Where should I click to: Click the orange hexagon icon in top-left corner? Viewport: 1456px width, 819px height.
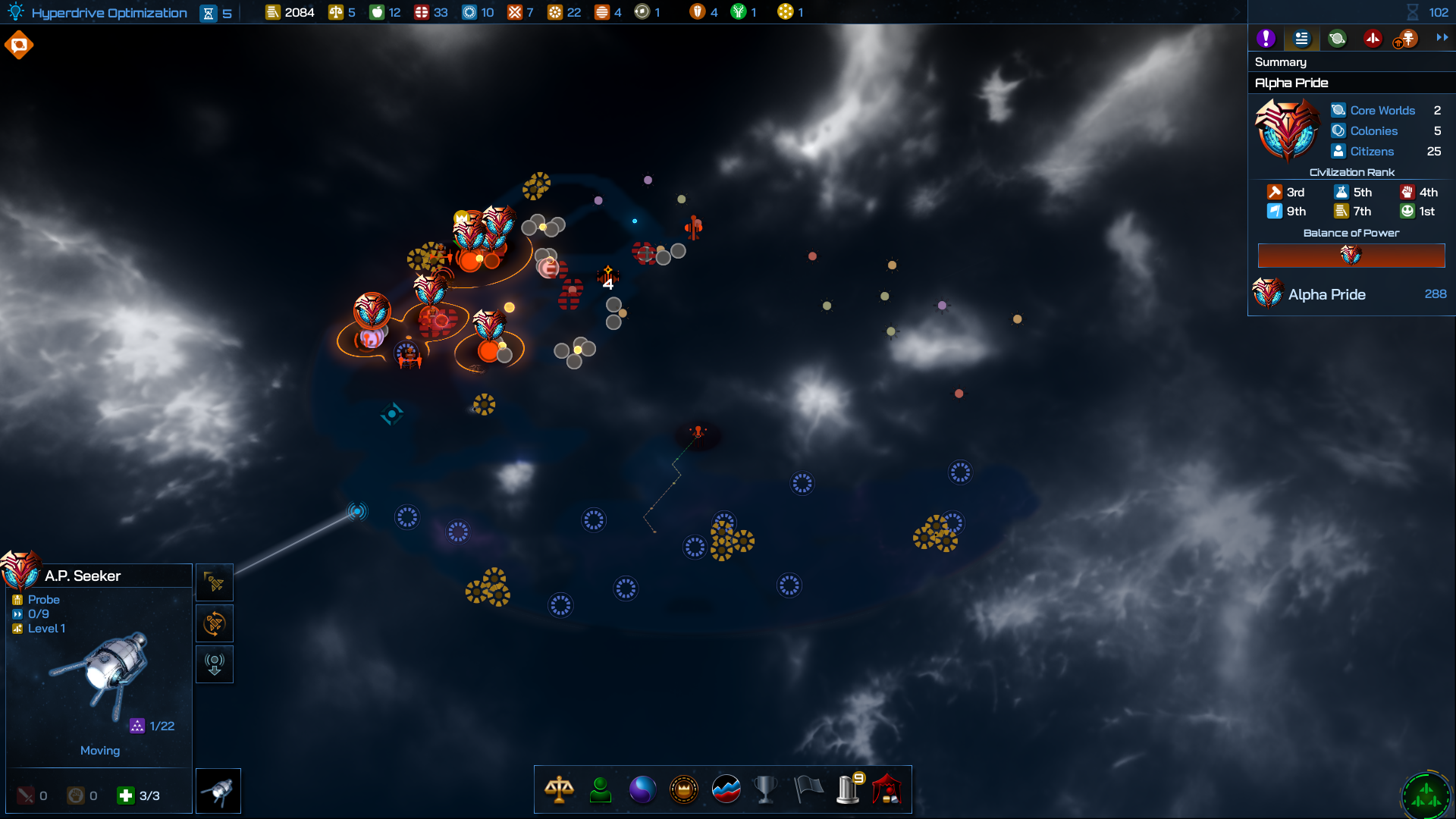pyautogui.click(x=19, y=45)
